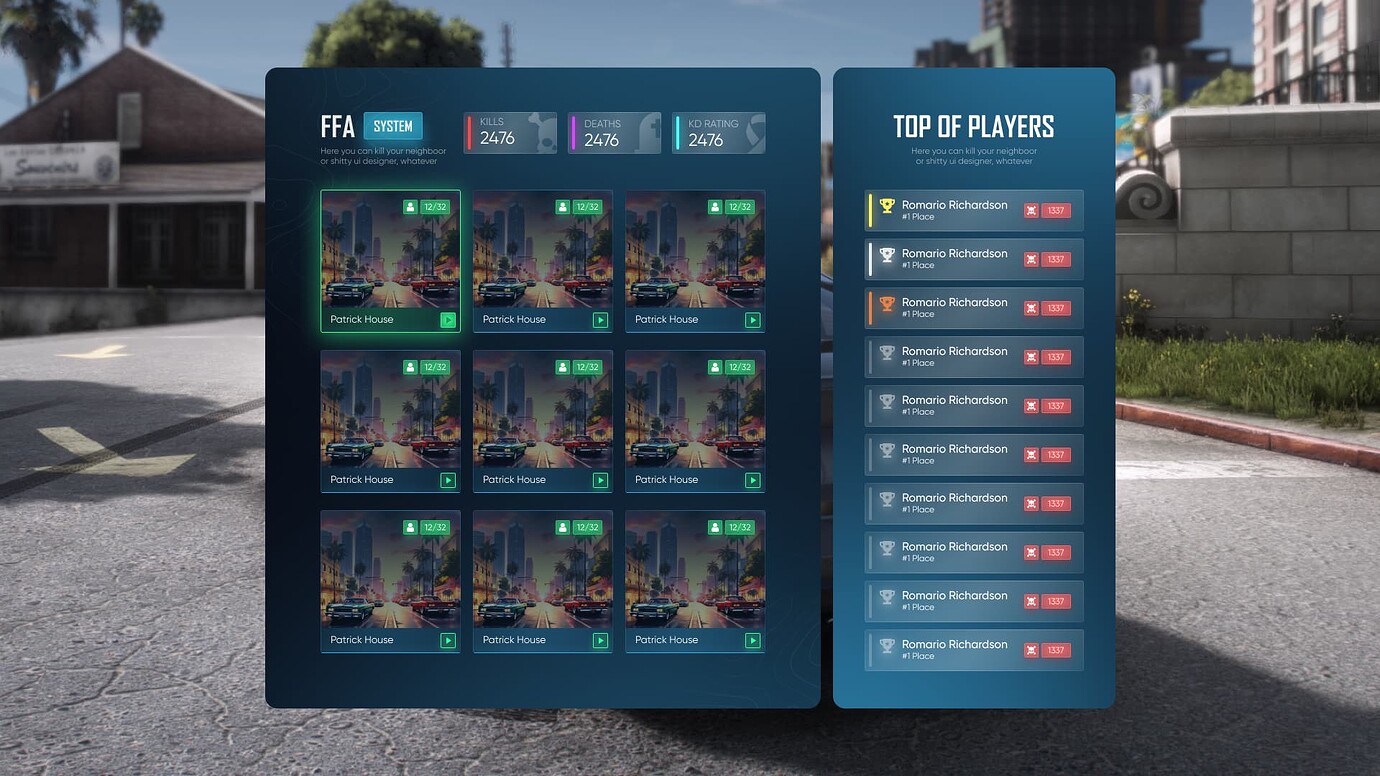Click the tombstone icon on the Deaths card
The height and width of the screenshot is (776, 1380).
pyautogui.click(x=649, y=132)
